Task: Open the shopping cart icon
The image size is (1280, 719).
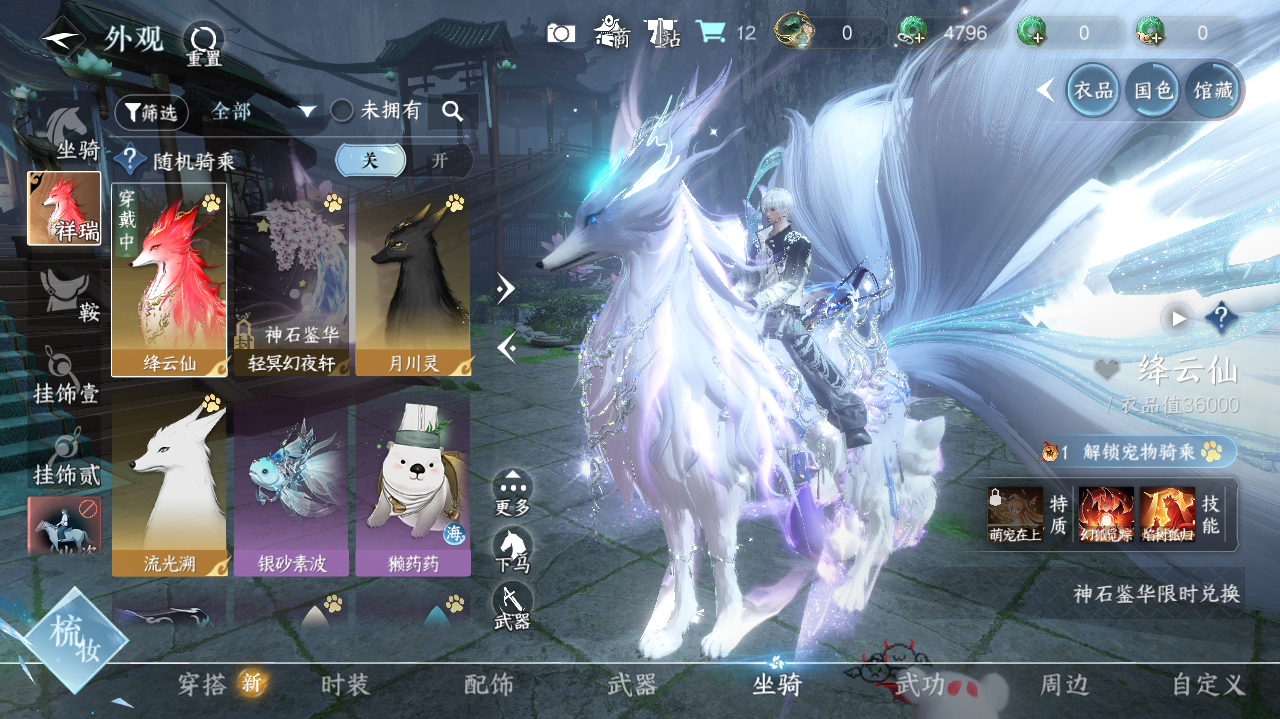Action: click(x=711, y=32)
